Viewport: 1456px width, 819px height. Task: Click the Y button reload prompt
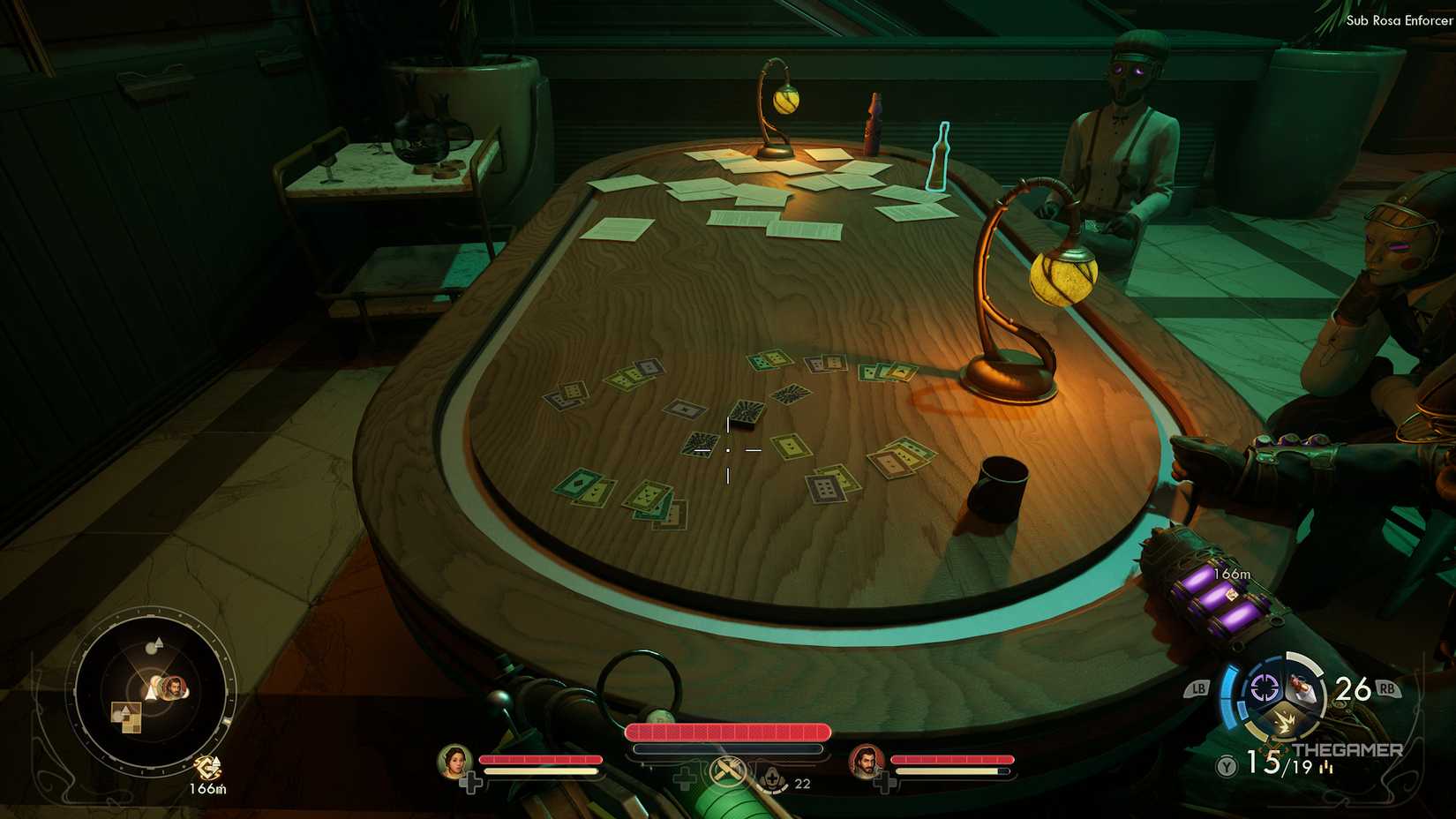1225,766
